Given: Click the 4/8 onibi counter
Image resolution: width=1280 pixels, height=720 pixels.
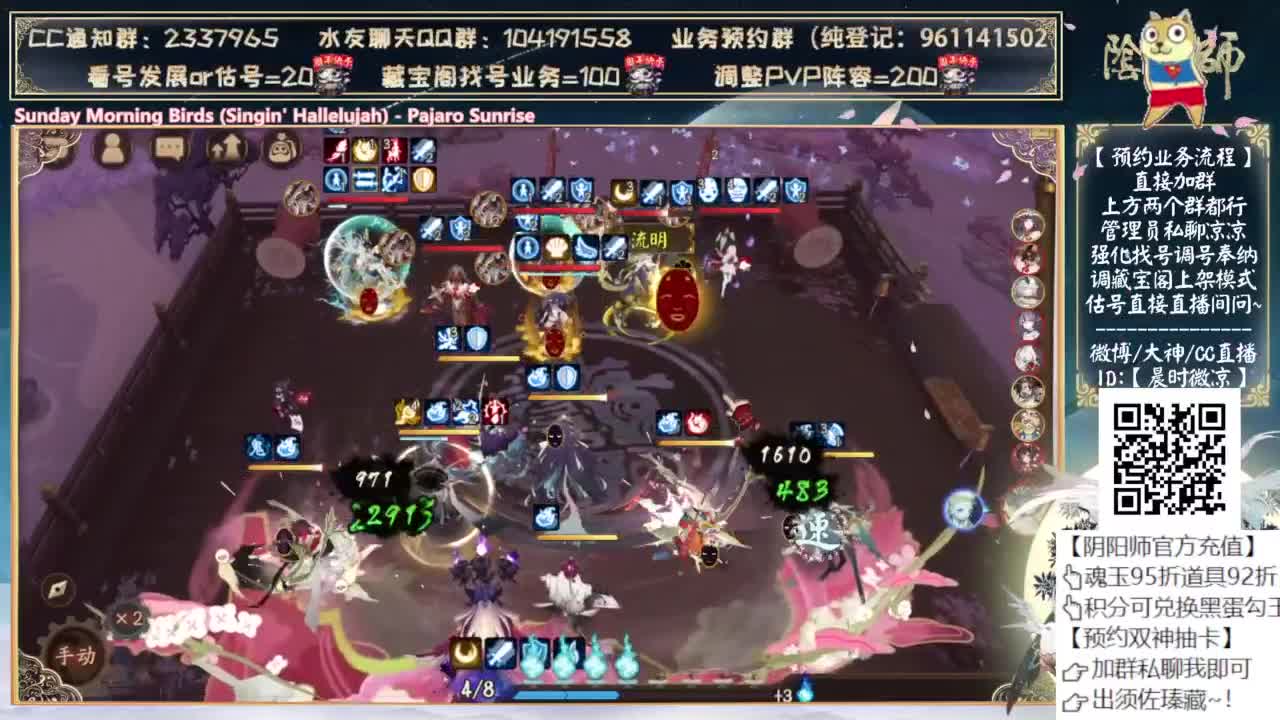Looking at the screenshot, I should pos(478,688).
